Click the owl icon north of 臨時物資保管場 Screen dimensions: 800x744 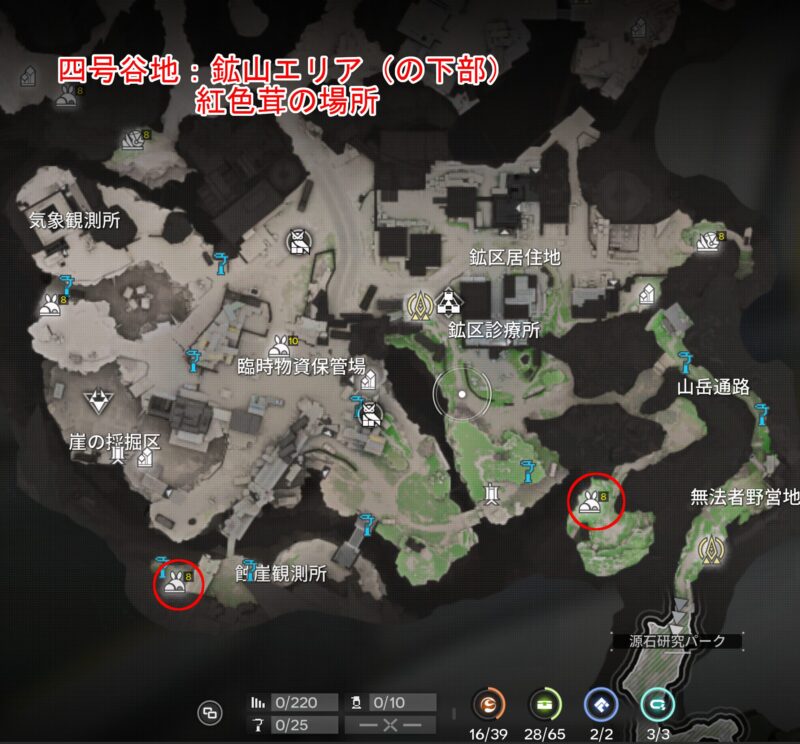tap(298, 243)
